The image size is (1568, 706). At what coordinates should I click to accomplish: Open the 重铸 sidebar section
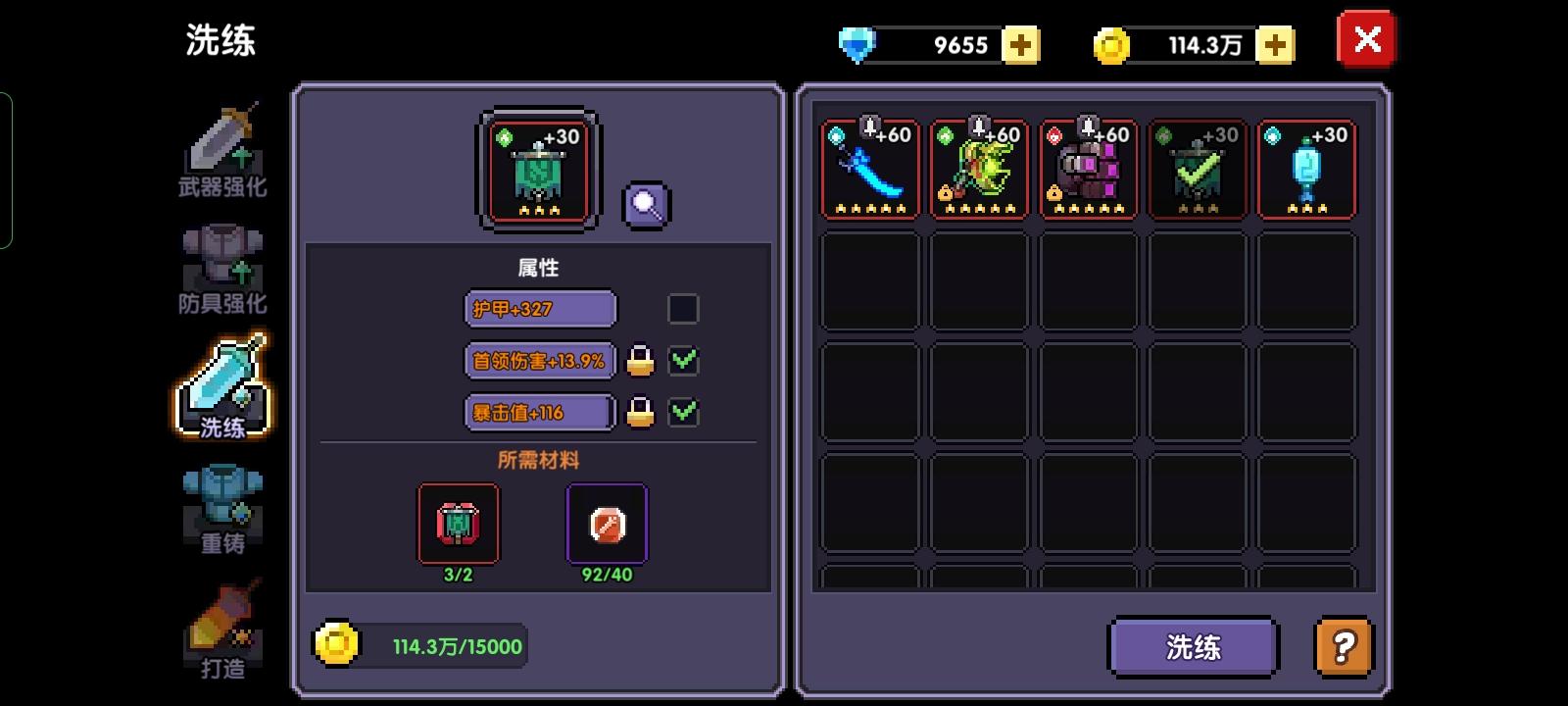pyautogui.click(x=223, y=505)
